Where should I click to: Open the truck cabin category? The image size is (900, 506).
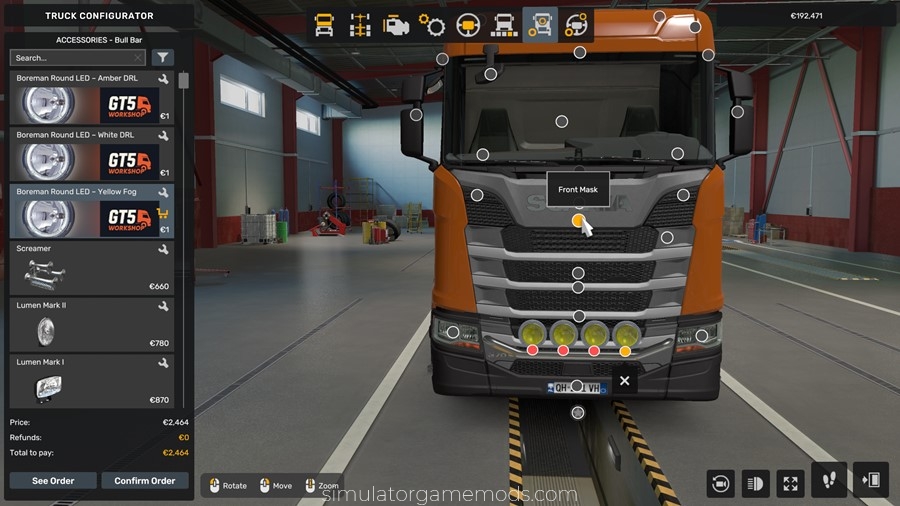[x=325, y=25]
